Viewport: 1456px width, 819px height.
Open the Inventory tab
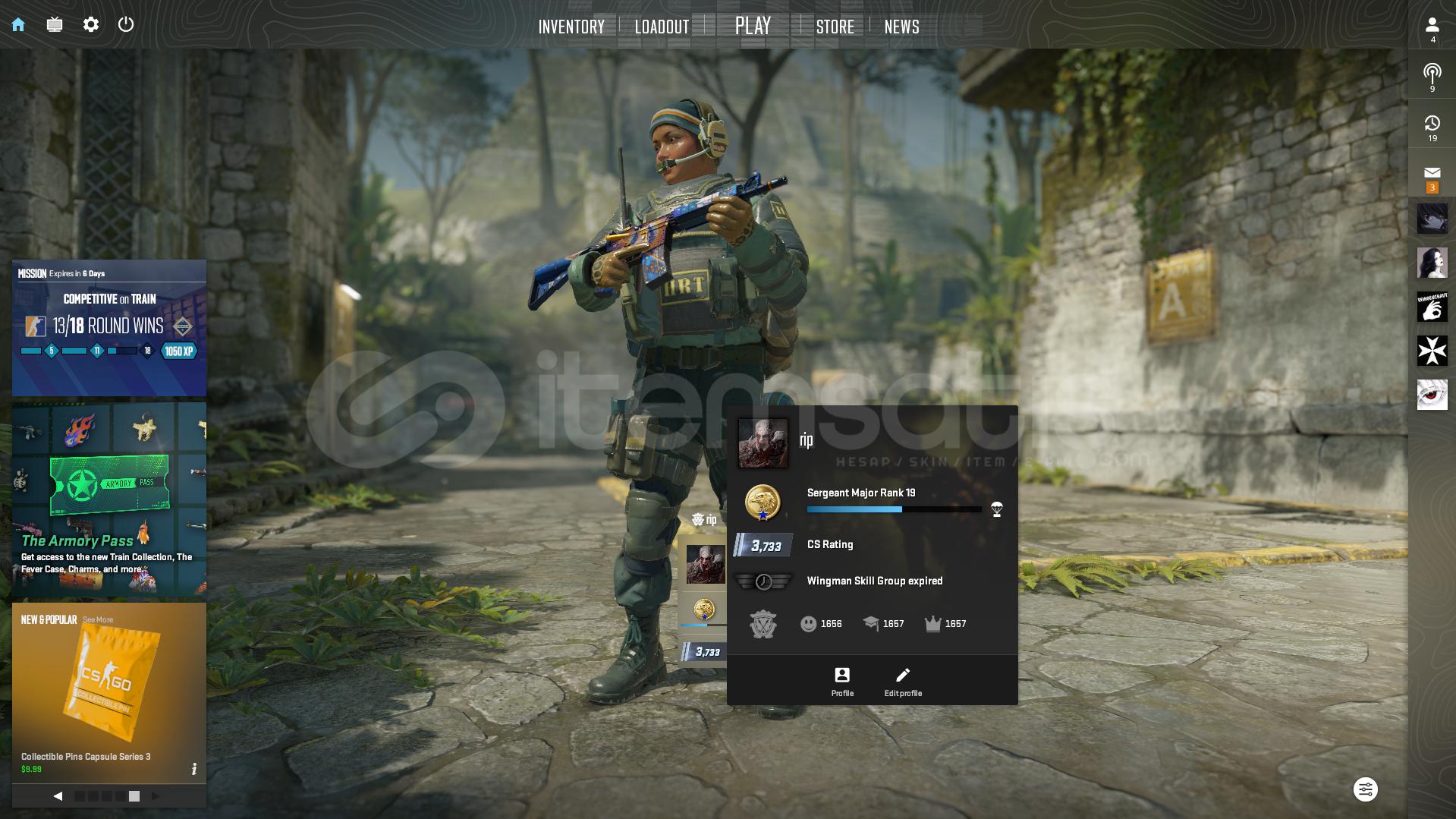[571, 27]
